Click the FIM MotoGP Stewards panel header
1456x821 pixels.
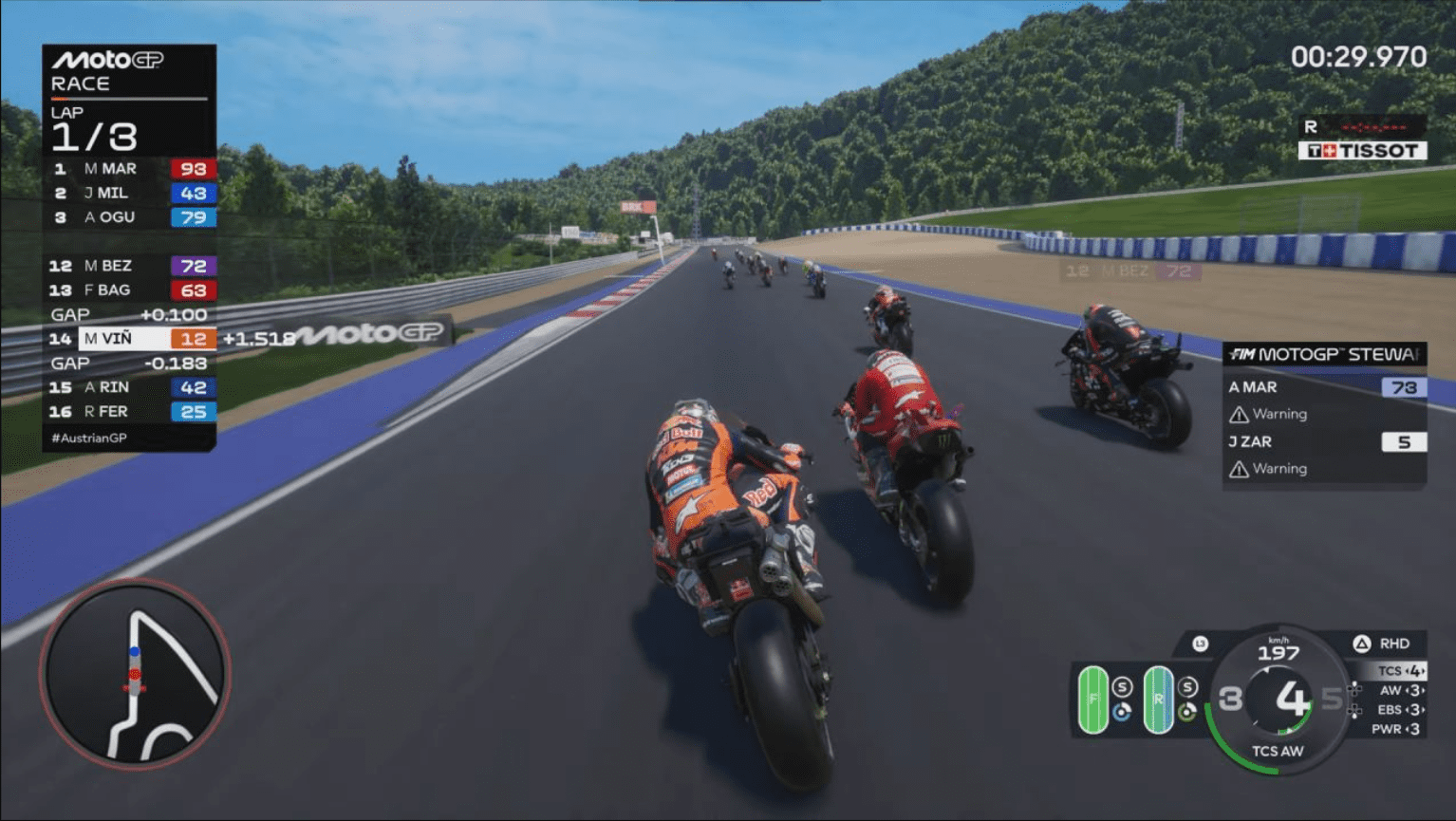click(x=1324, y=352)
